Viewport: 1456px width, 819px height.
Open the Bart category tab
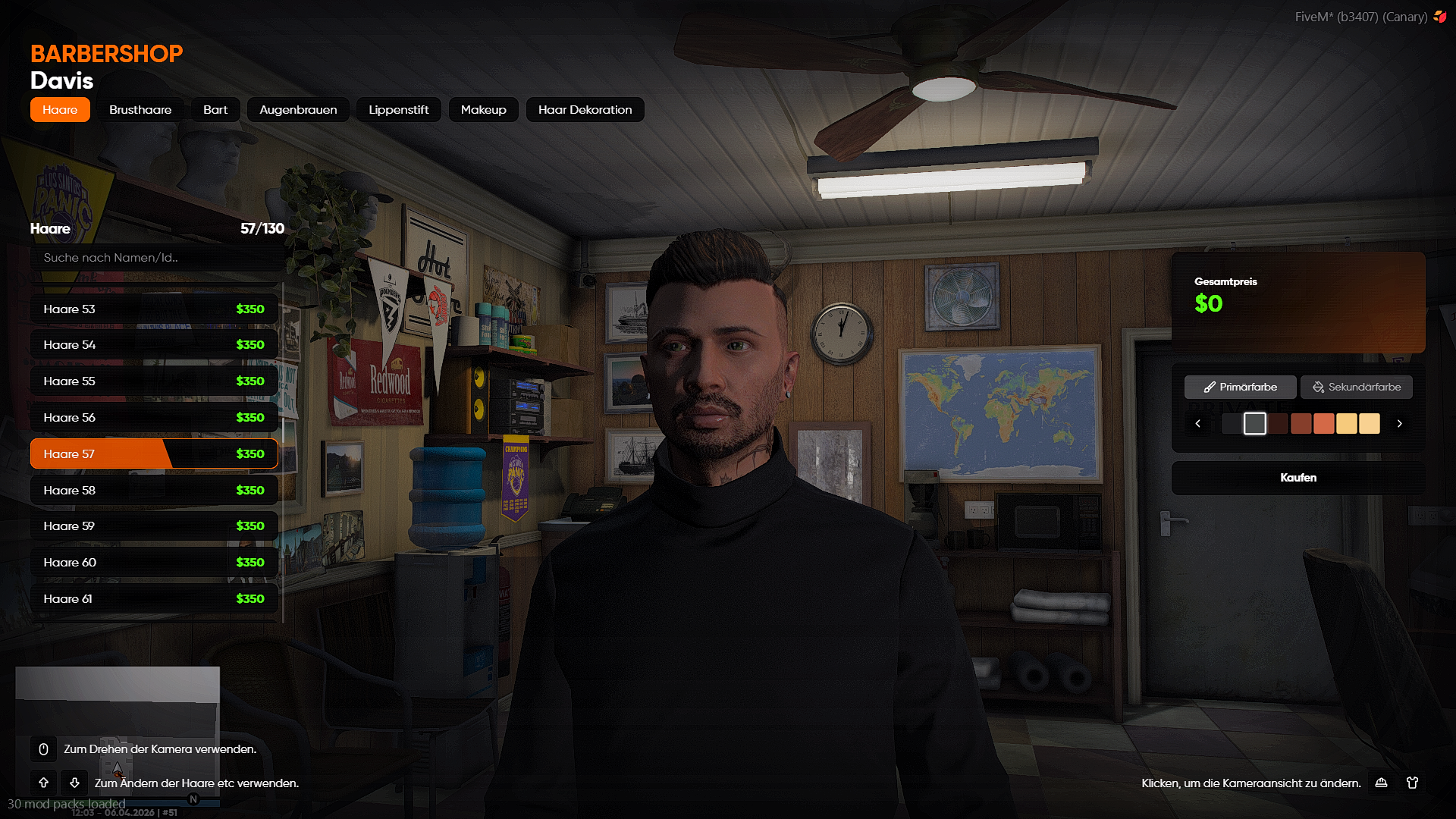click(x=215, y=110)
